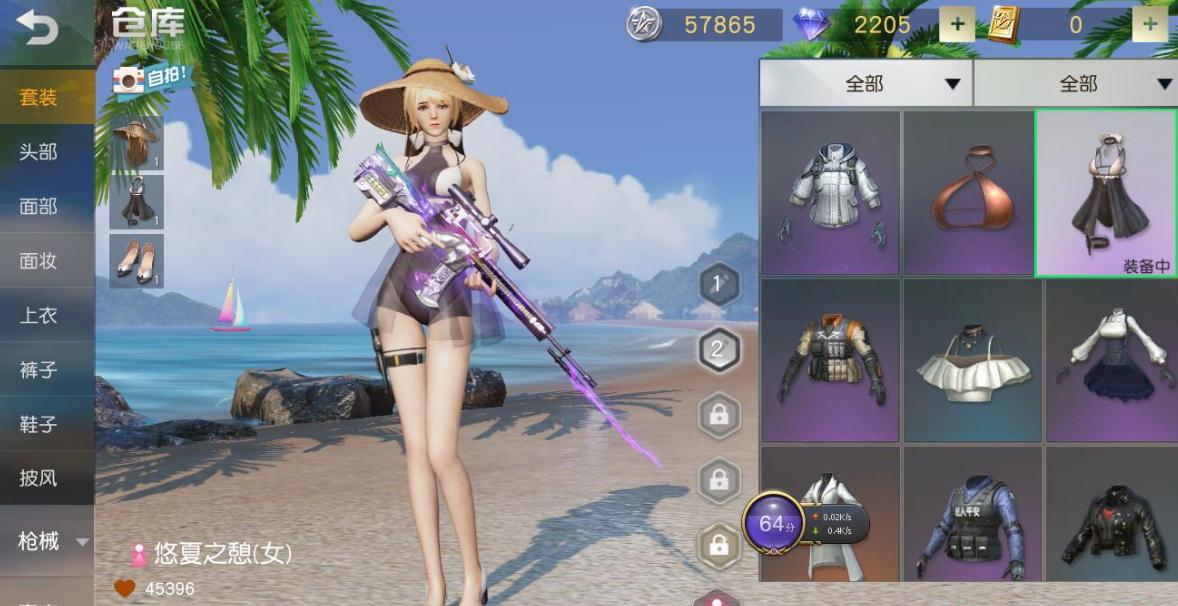Screen dimensions: 1178x606
Task: Expand the 枪械 firearms section
Action: point(46,541)
